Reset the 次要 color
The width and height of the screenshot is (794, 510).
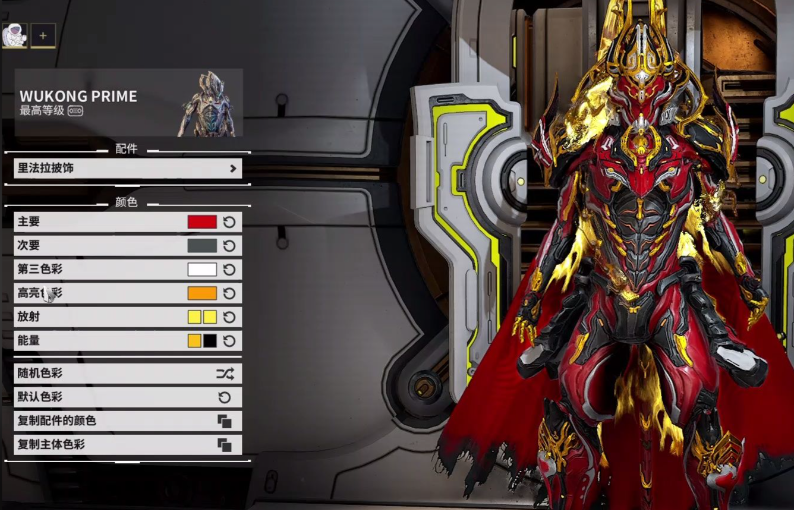[229, 246]
